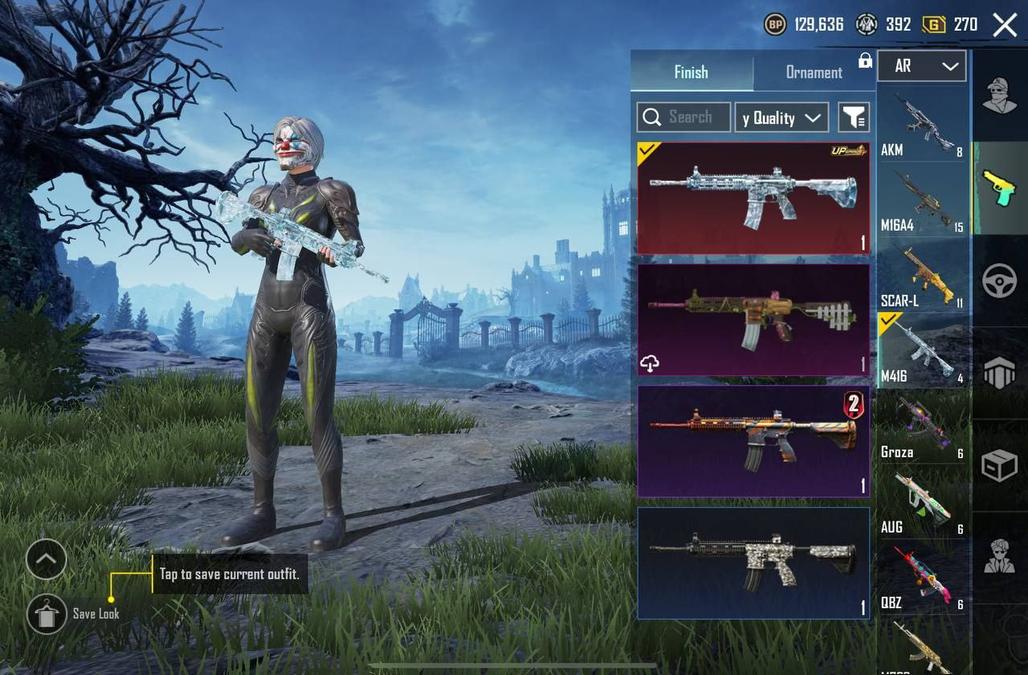This screenshot has width=1028, height=675.
Task: Select the black and silver M416 skin
Action: [753, 562]
